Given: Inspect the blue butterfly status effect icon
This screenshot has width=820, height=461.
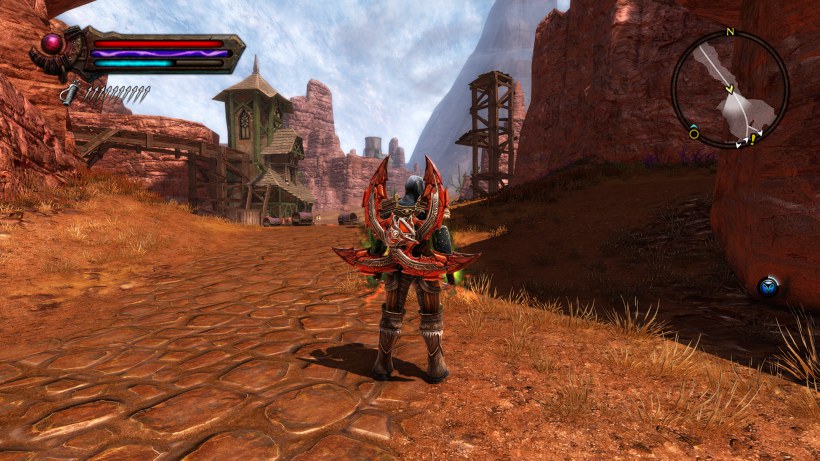Looking at the screenshot, I should [x=767, y=287].
